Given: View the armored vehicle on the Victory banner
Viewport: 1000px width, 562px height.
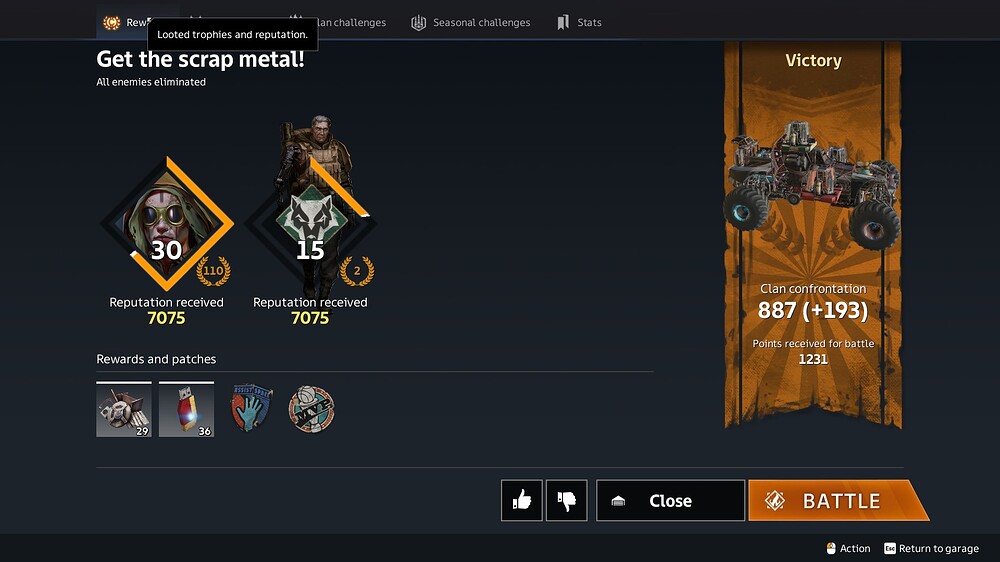Looking at the screenshot, I should click(812, 185).
